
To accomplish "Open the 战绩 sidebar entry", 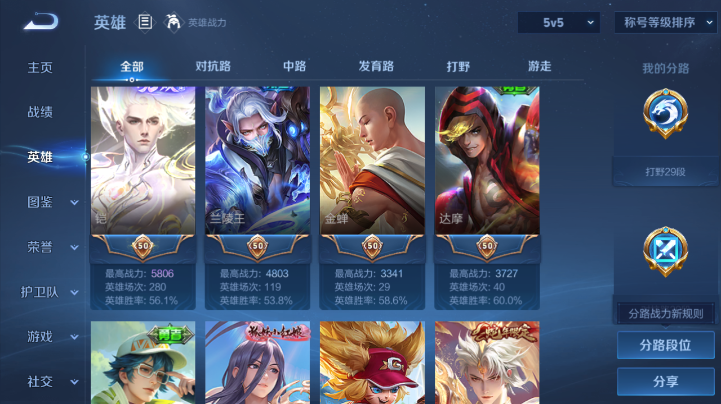I will [x=40, y=112].
